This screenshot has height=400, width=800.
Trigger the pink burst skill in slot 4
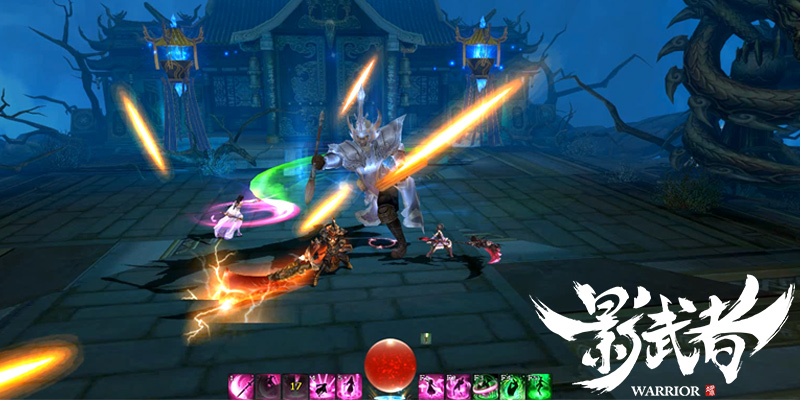(322, 385)
